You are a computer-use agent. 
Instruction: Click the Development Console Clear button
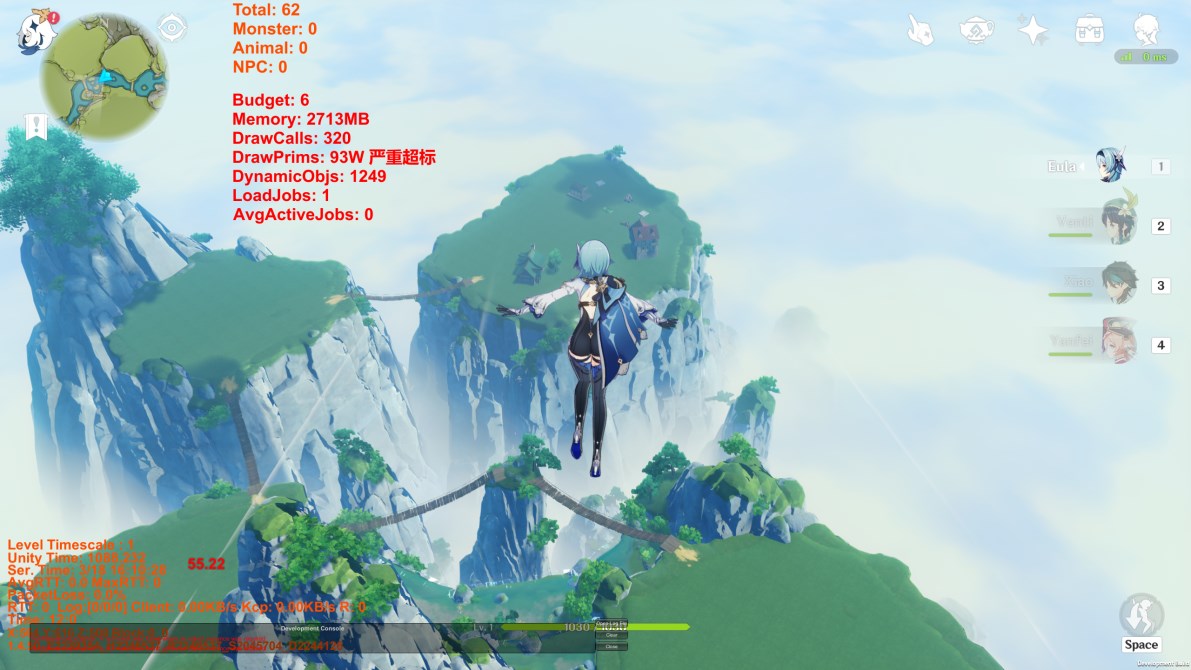tap(611, 635)
